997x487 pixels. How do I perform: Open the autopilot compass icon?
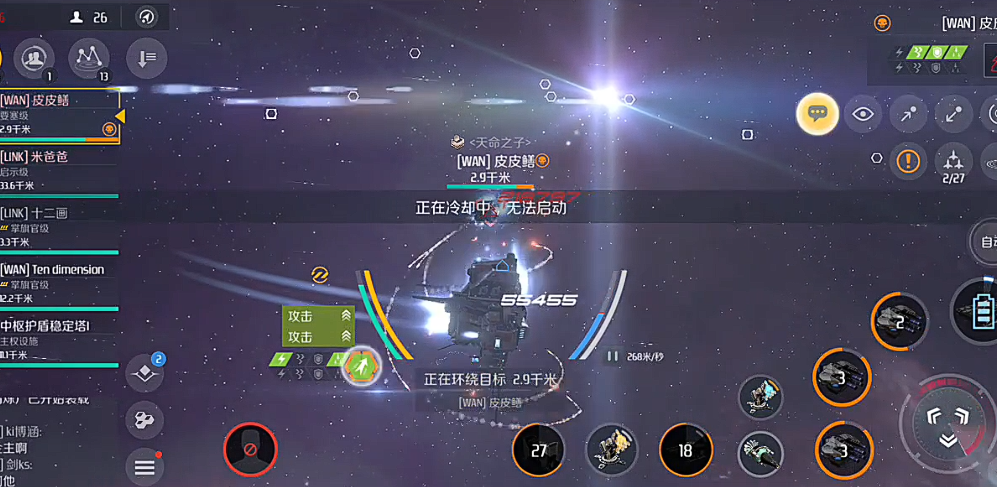[147, 17]
